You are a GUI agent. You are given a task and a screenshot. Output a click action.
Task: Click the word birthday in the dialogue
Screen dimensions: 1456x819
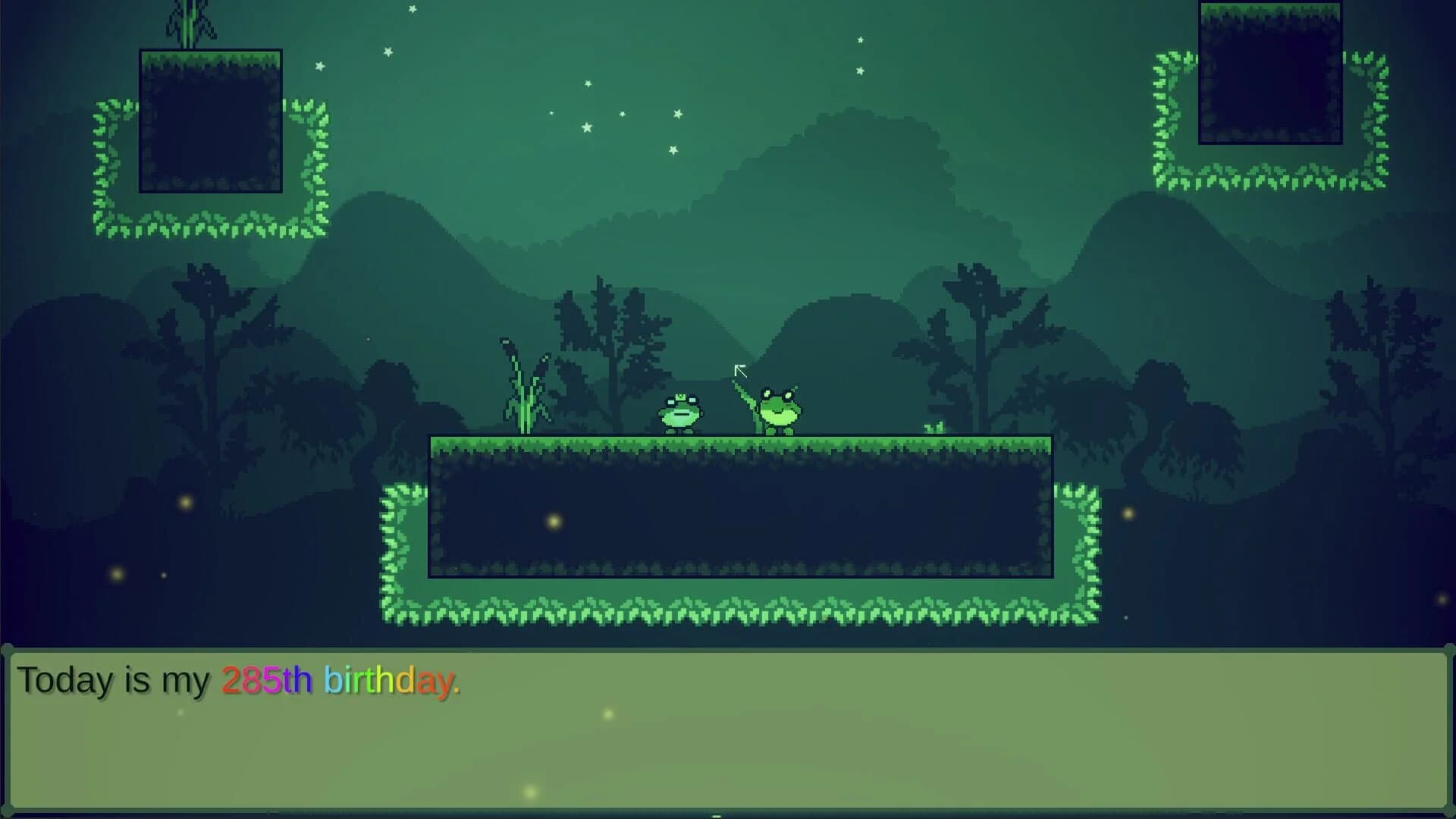click(x=388, y=682)
